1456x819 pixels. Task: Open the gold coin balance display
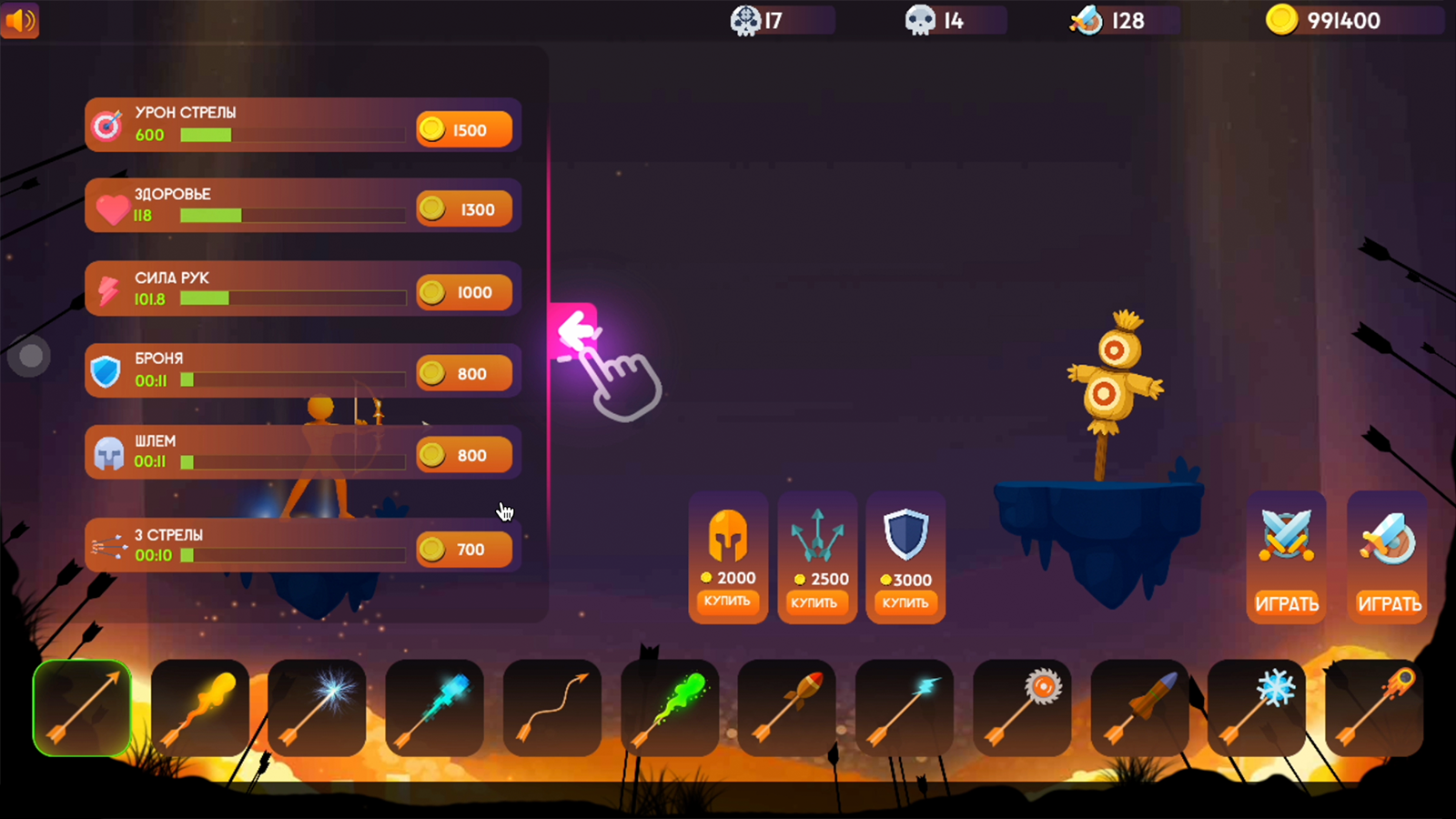1351,19
